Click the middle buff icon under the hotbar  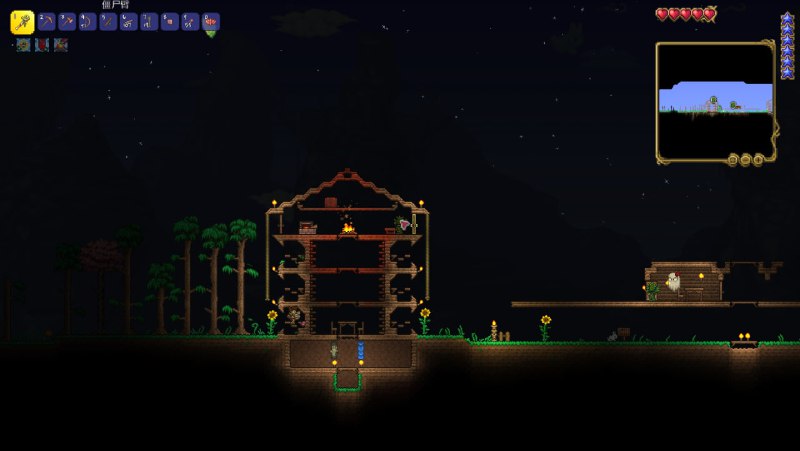(x=42, y=45)
